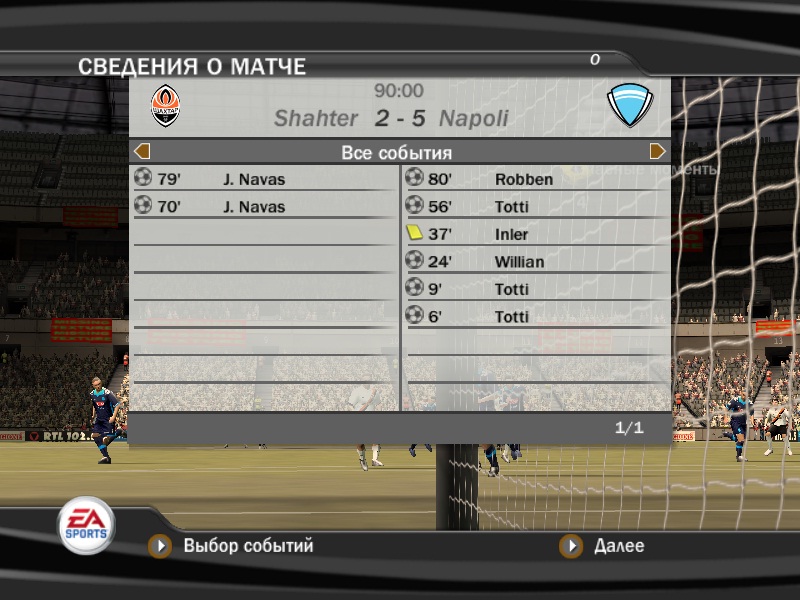This screenshot has width=800, height=600.
Task: Select J. Navas 70' goal row
Action: pyautogui.click(x=264, y=207)
